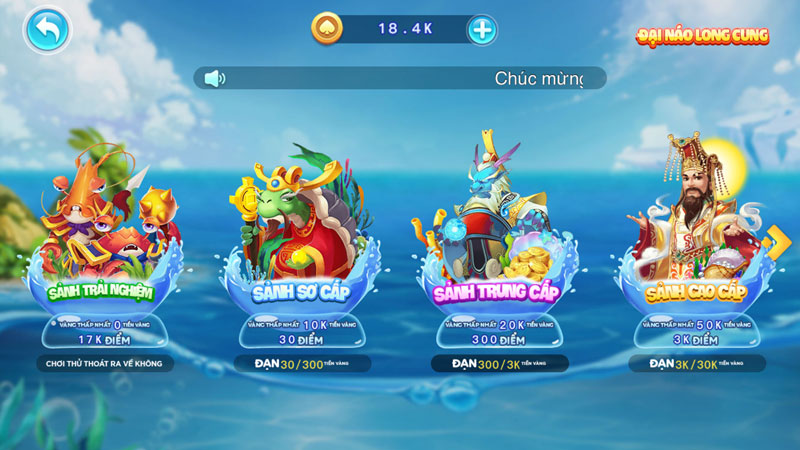Show more rooms with the yellow arrow
The height and width of the screenshot is (450, 800).
775,241
